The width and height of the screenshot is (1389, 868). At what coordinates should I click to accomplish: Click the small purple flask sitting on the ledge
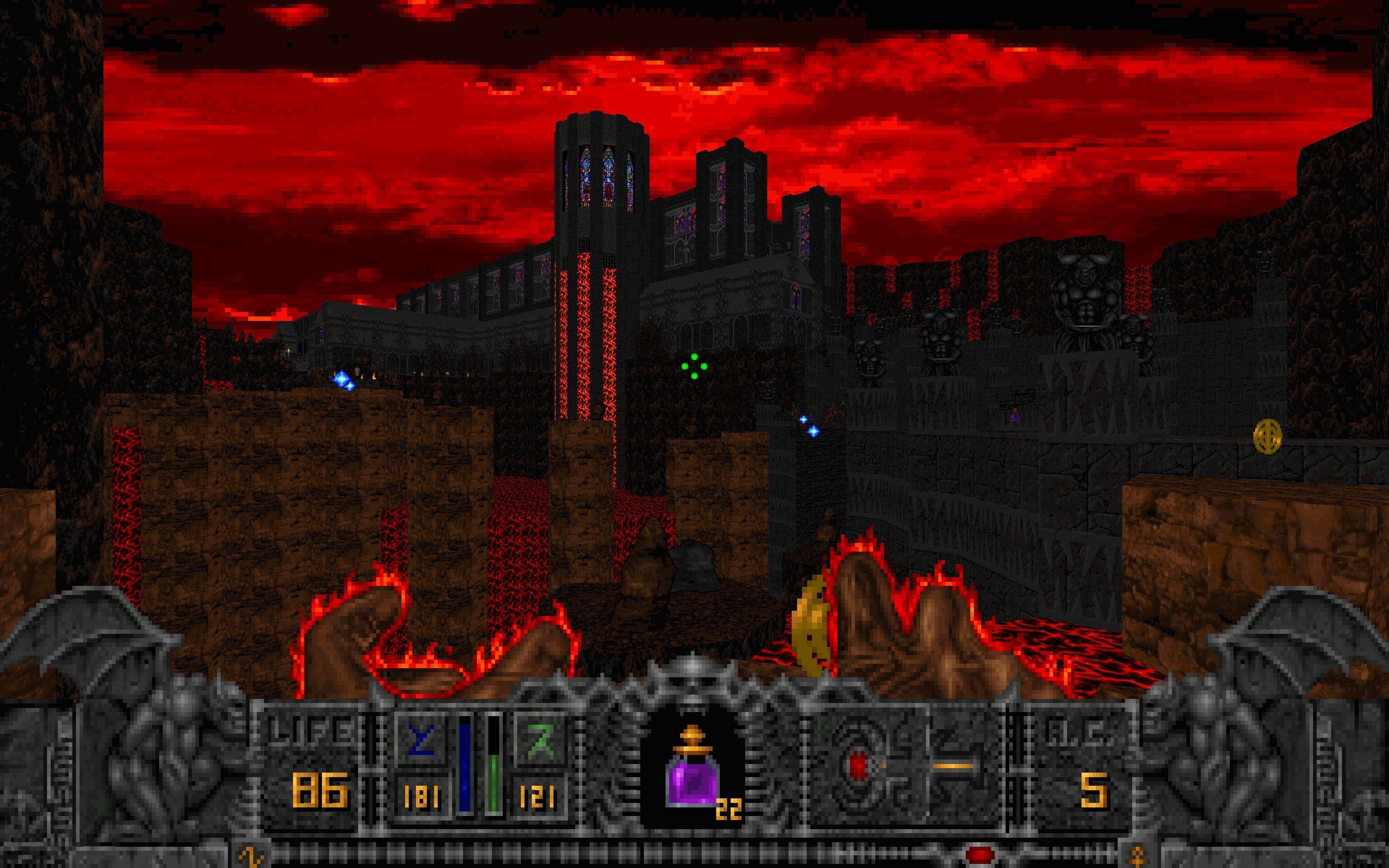click(1016, 417)
